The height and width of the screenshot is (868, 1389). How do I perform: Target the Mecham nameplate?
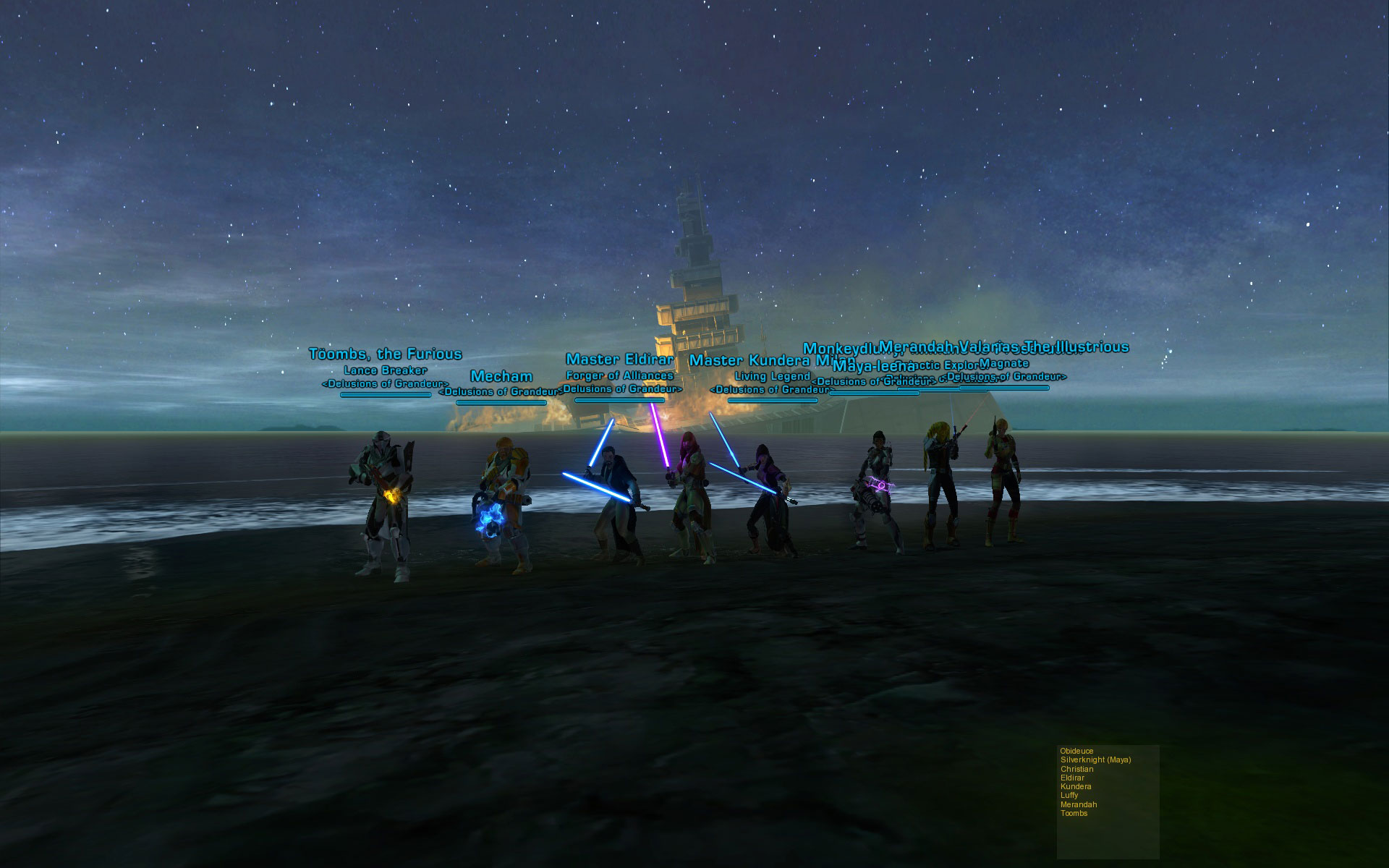[x=501, y=377]
